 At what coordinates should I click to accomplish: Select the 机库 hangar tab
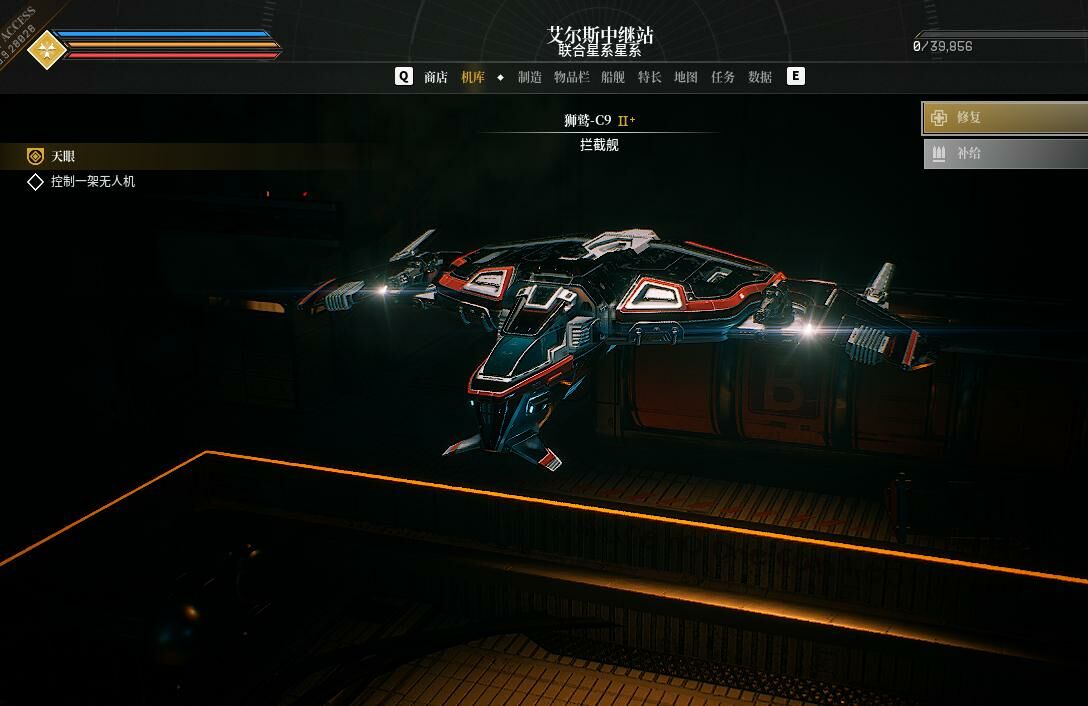click(473, 77)
